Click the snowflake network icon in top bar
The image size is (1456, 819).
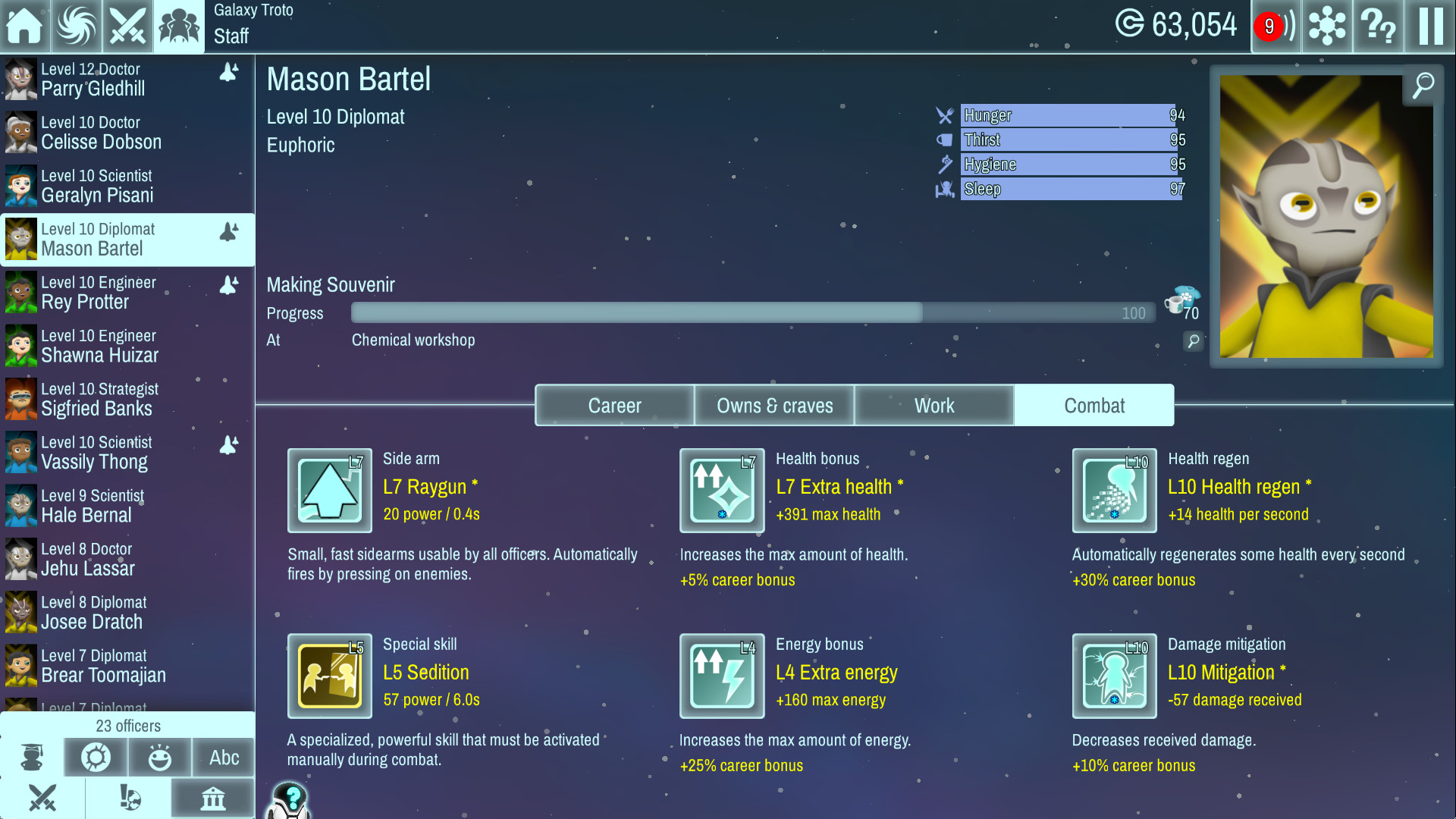1326,27
